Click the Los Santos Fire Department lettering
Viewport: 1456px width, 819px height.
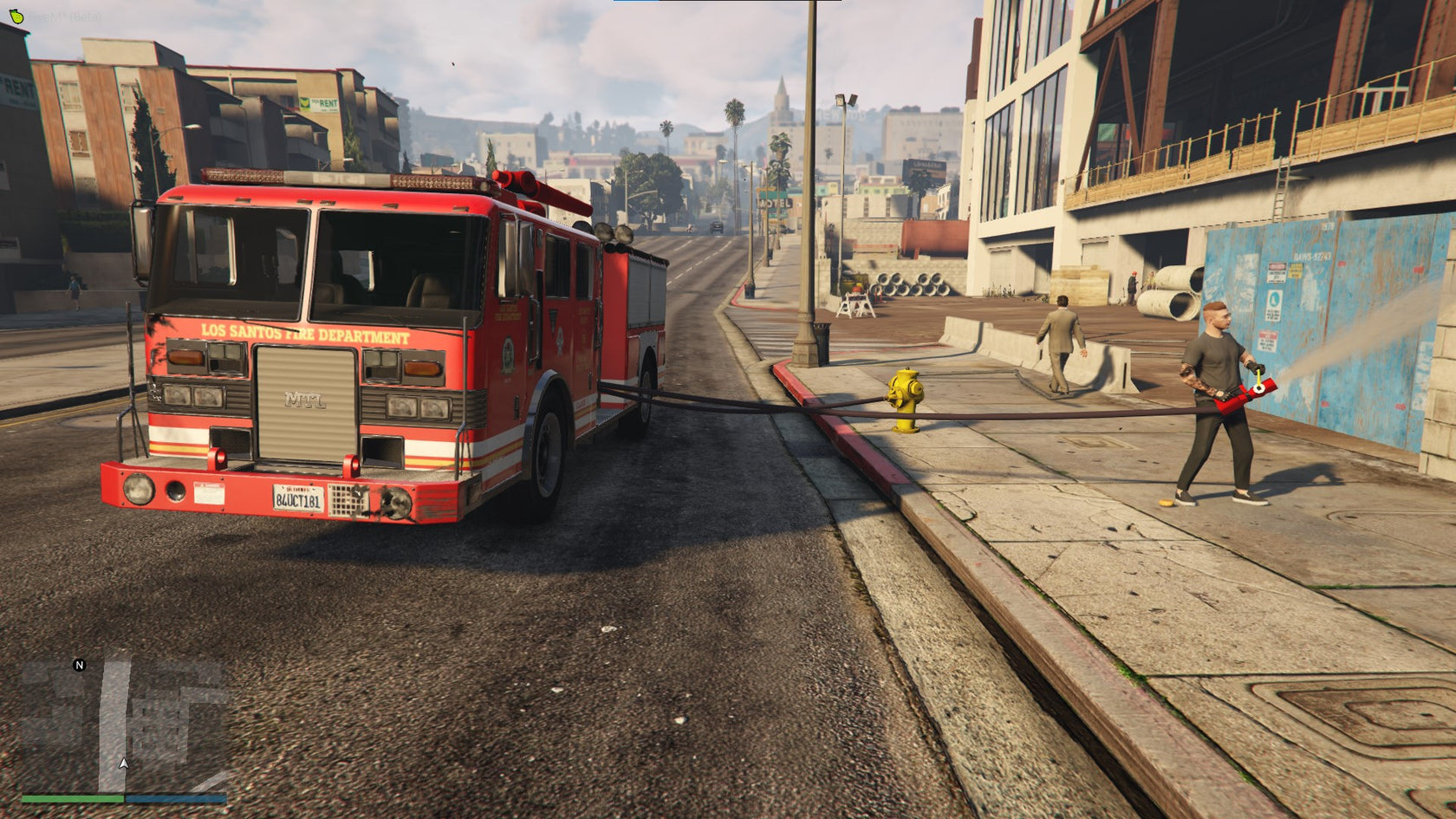coord(305,331)
